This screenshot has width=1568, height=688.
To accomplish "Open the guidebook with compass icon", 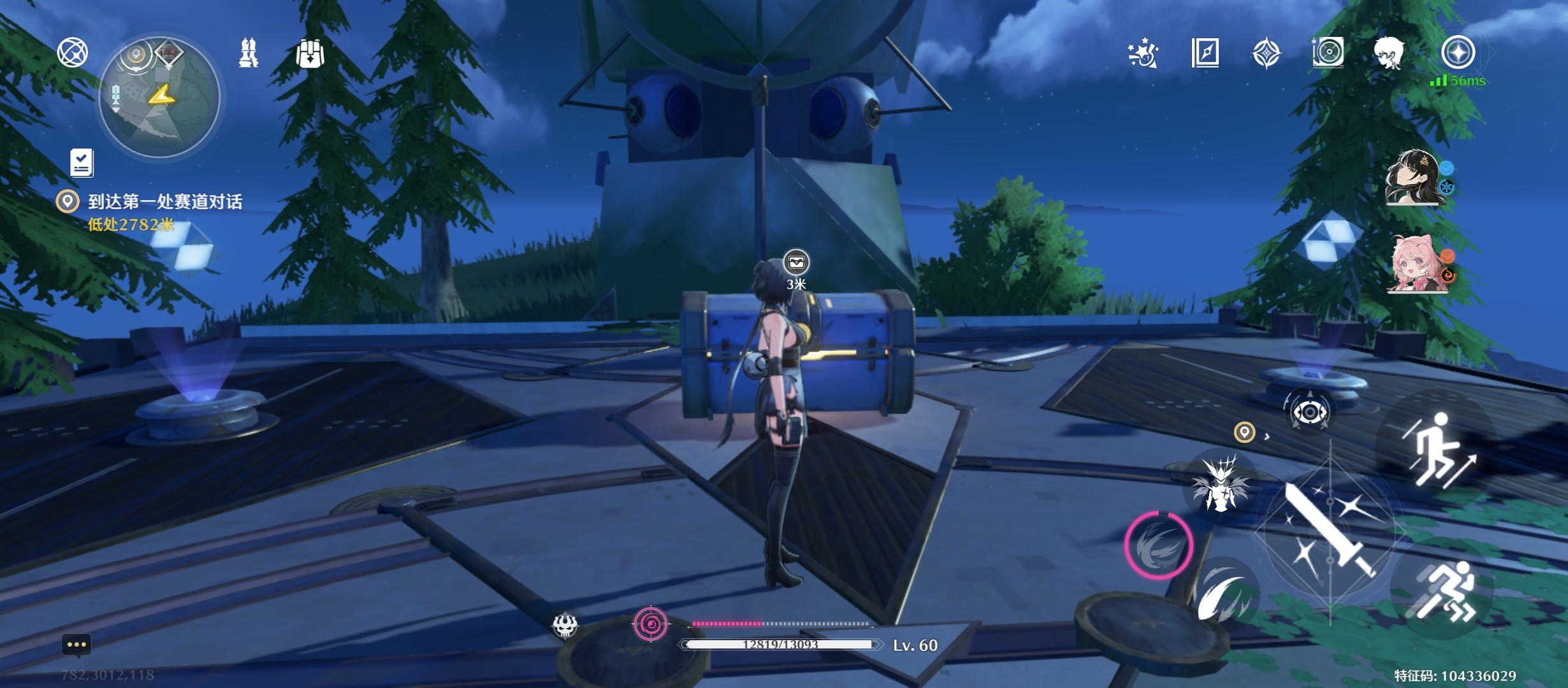I will coord(1205,53).
